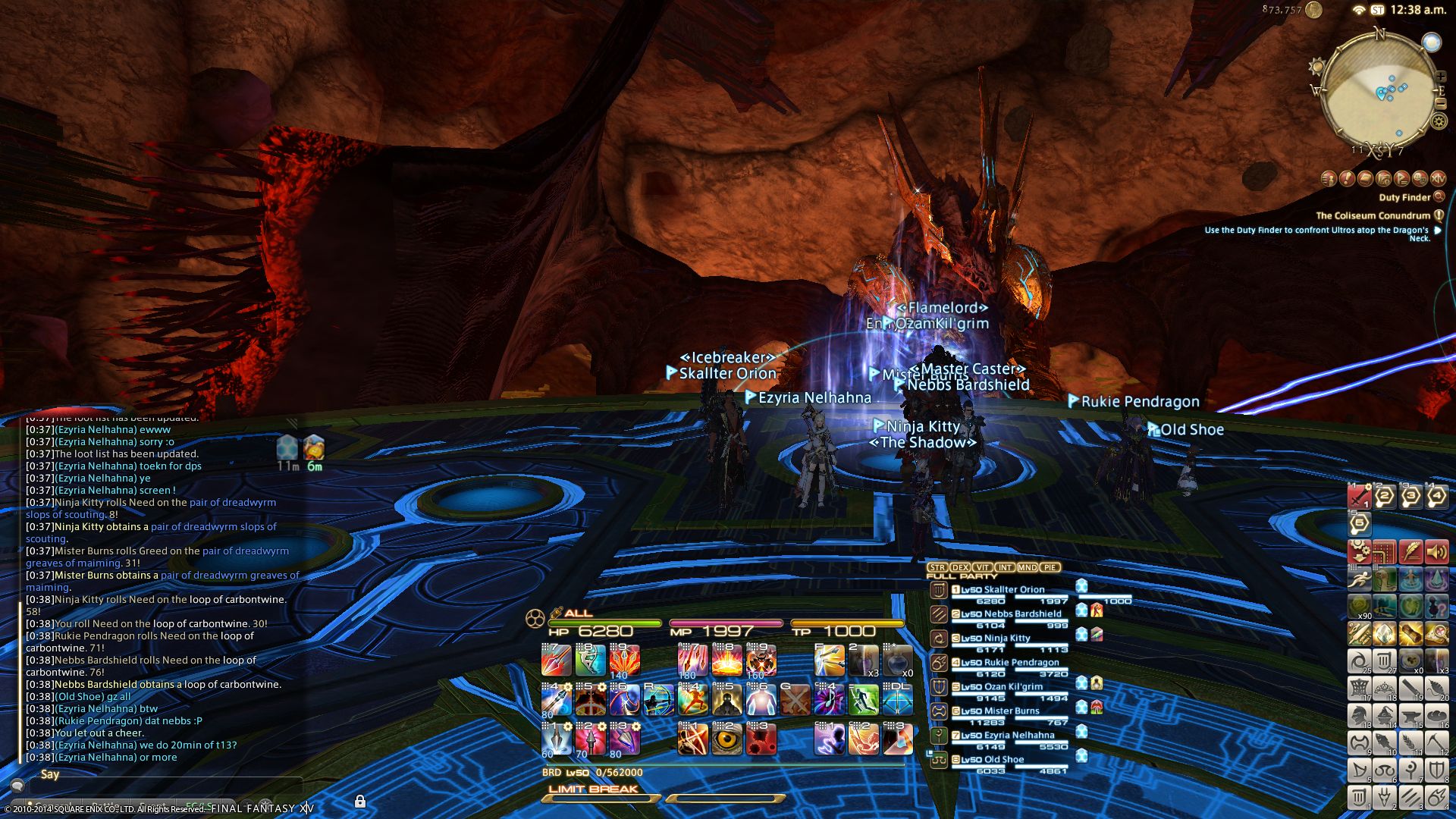The height and width of the screenshot is (819, 1456).
Task: Open the Duty Finder magnifier icon
Action: tap(1439, 197)
